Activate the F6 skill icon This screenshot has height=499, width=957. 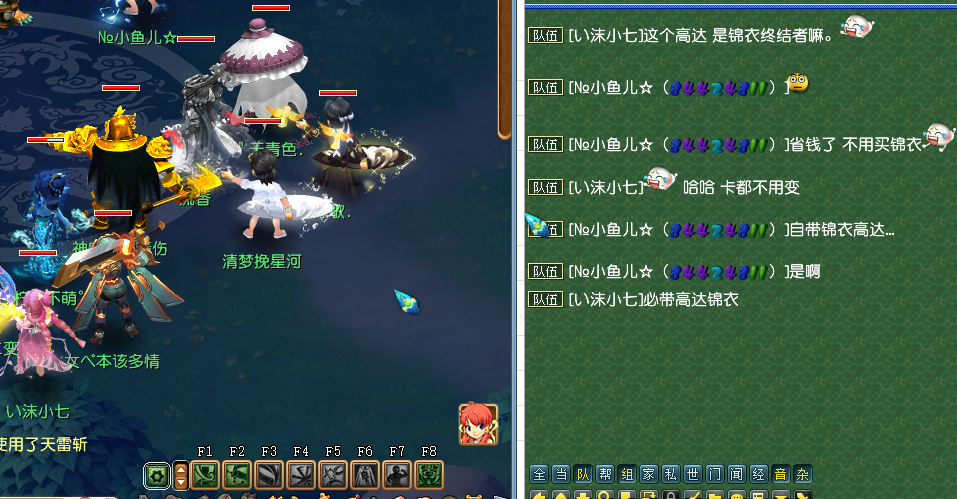pyautogui.click(x=365, y=475)
